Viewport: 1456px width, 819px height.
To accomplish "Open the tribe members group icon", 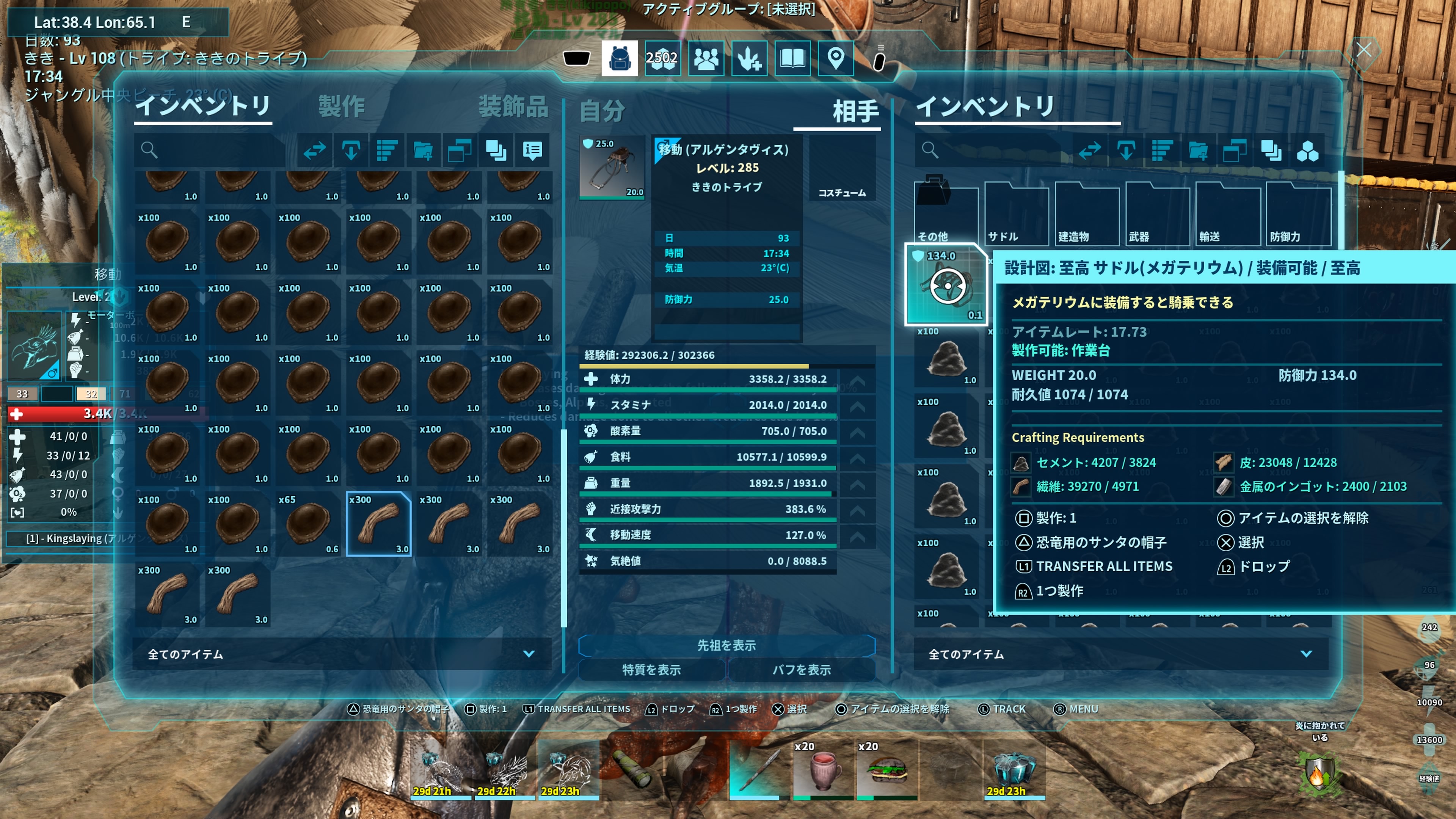I will (x=706, y=58).
